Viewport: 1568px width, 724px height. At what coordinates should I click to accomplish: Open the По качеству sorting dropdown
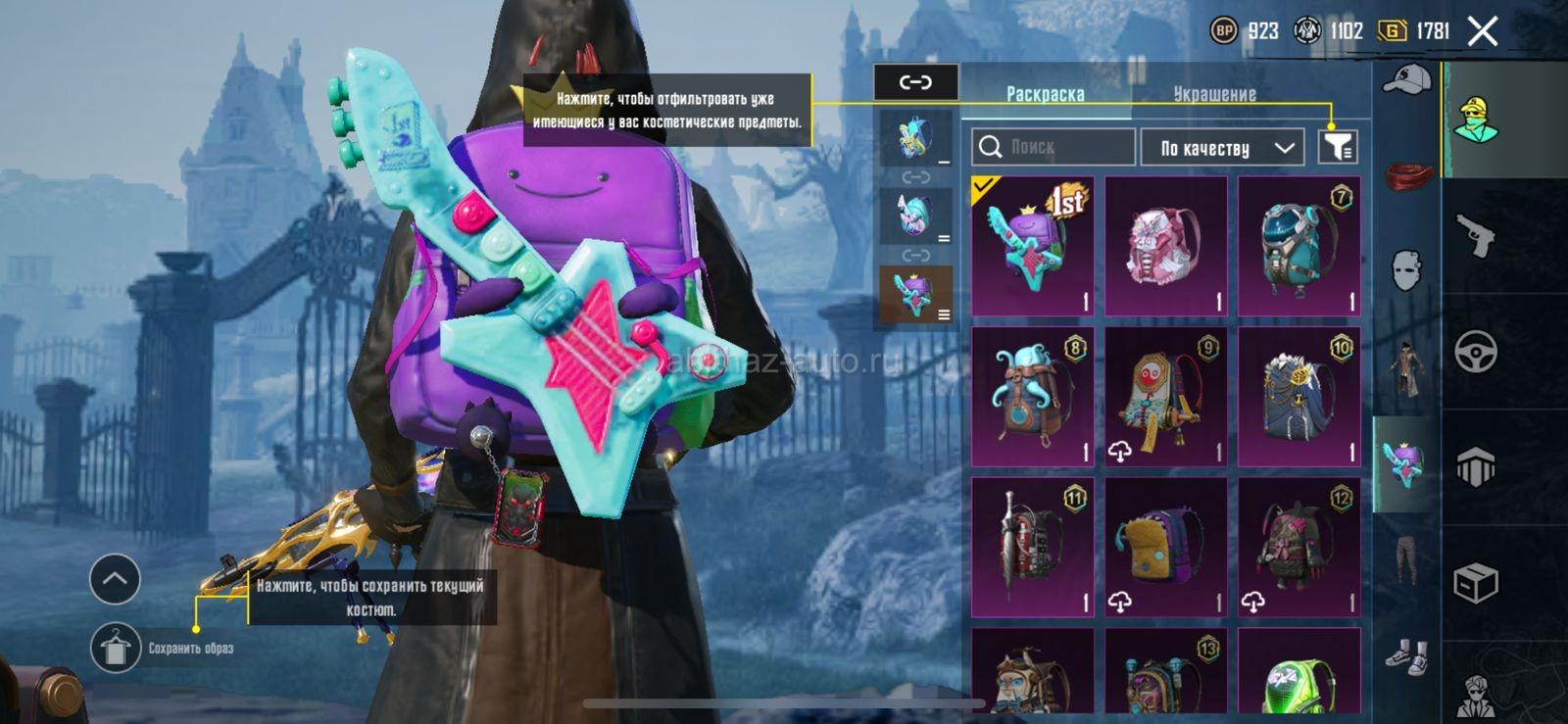tap(1222, 148)
